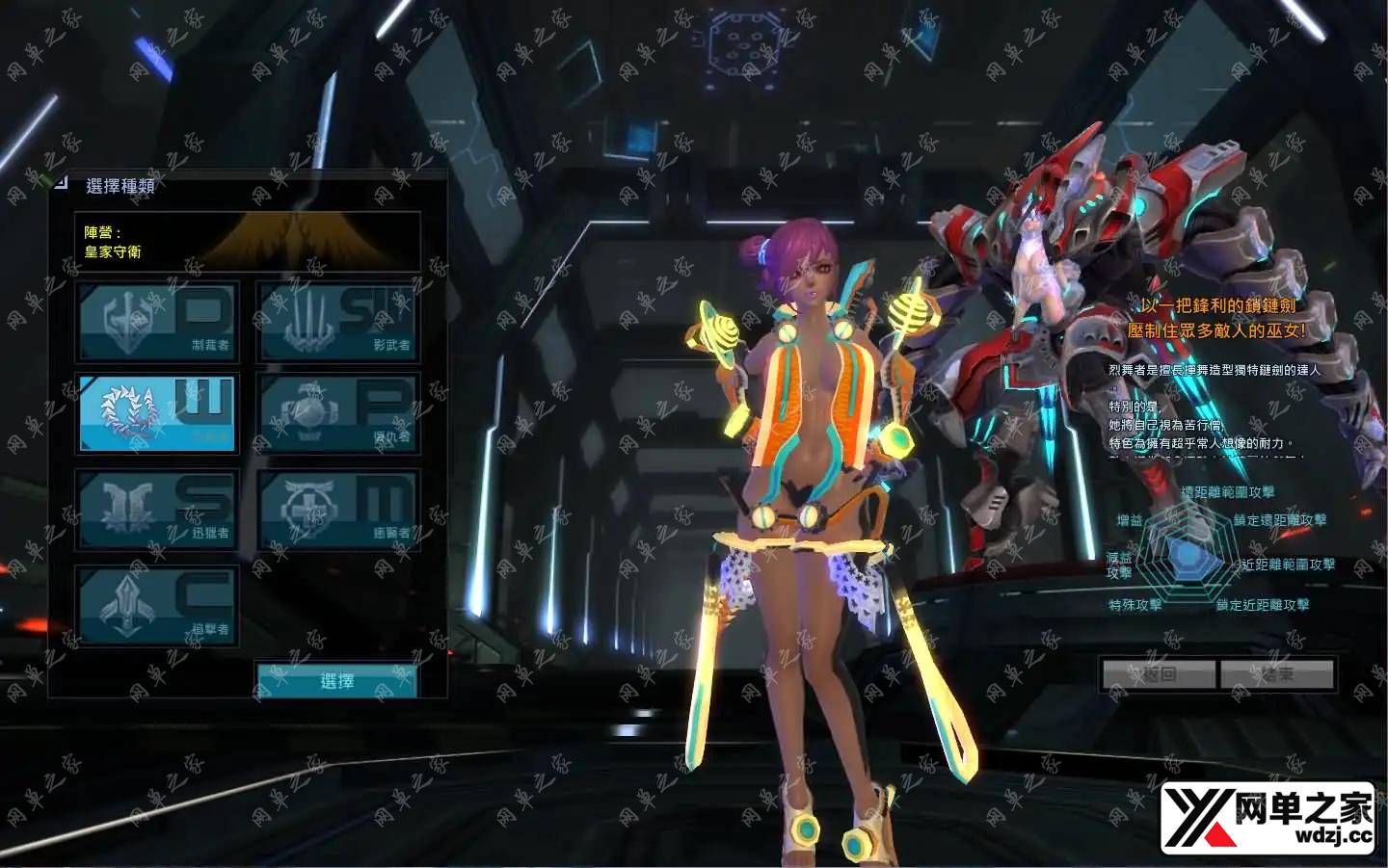
Task: Pick the 痛醫者 class with cross emblem
Action: coord(338,509)
